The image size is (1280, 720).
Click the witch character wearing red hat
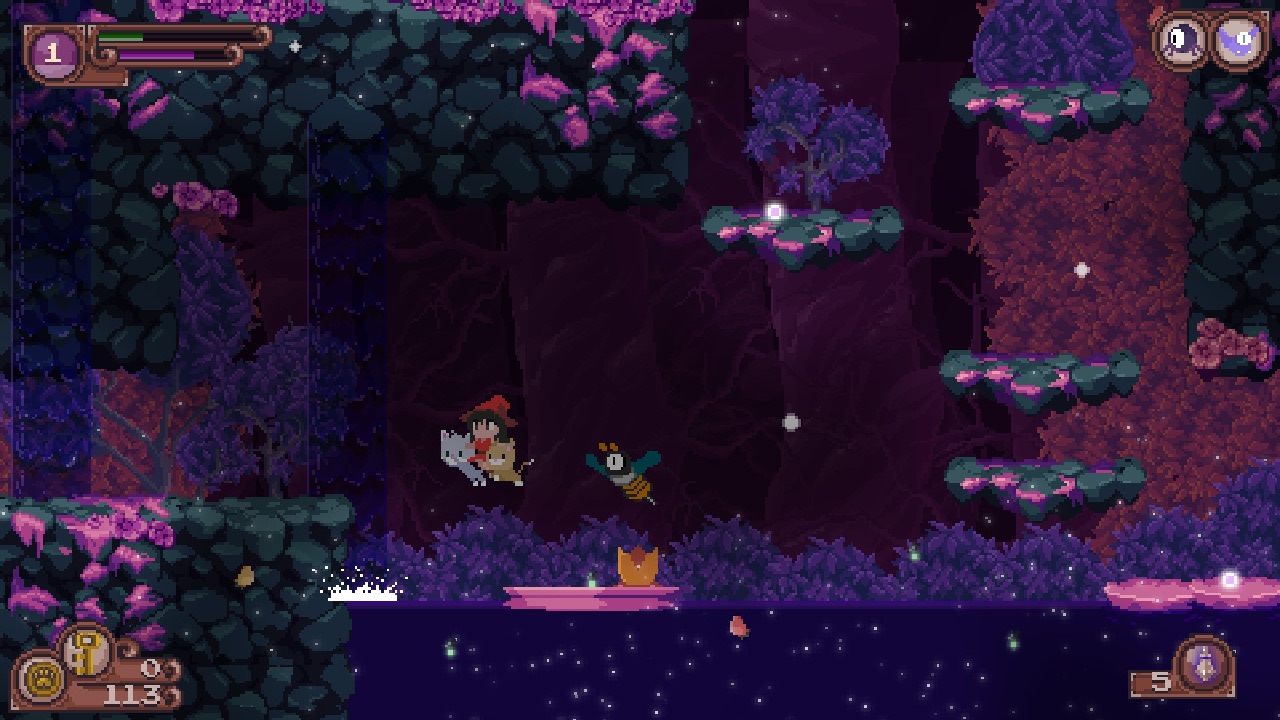(486, 421)
